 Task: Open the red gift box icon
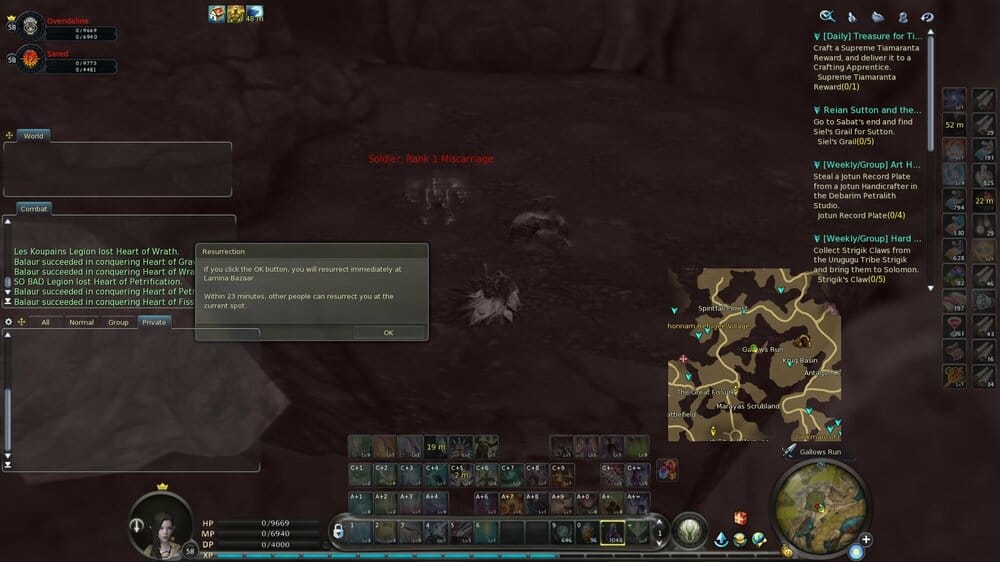[741, 517]
